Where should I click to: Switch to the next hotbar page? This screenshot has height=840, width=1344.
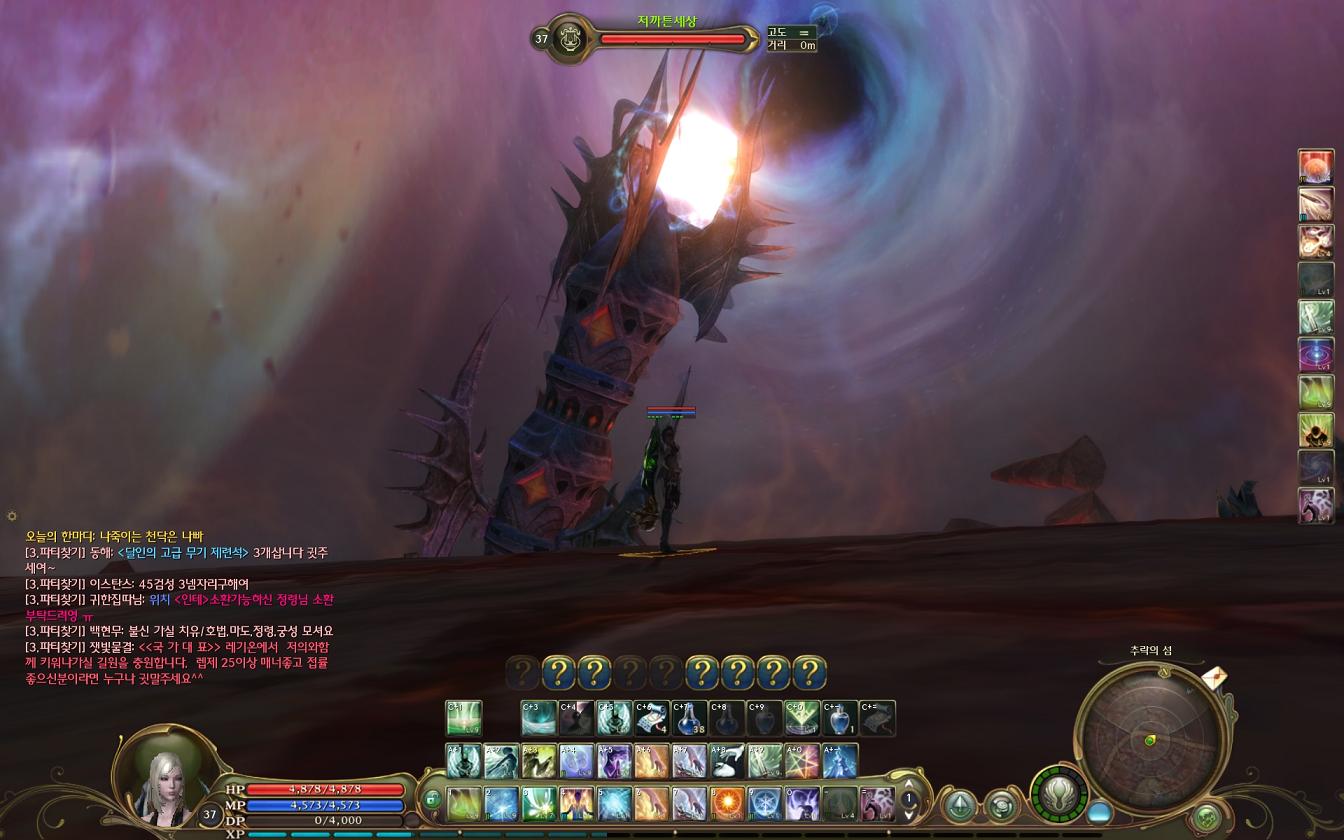coord(909,813)
